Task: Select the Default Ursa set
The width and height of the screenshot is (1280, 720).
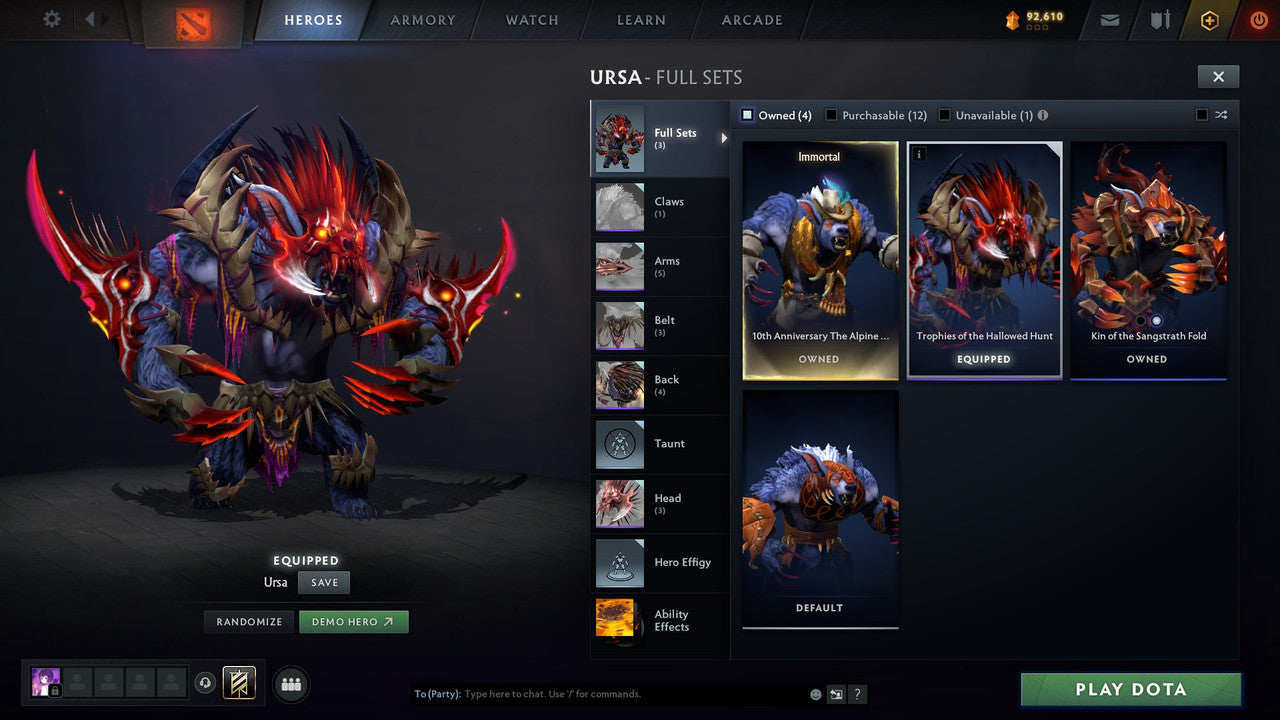Action: 820,508
